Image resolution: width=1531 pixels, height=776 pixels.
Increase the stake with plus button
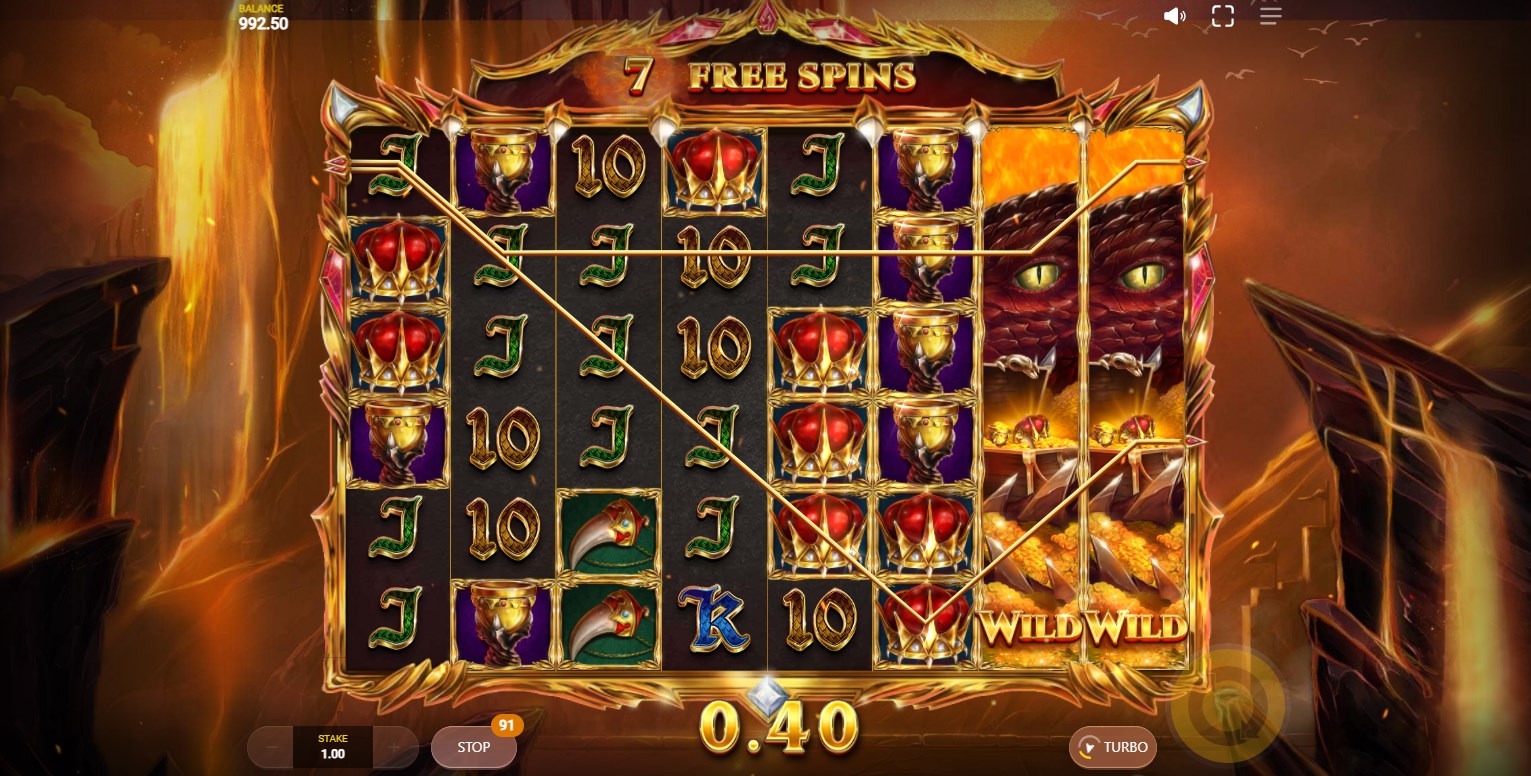[395, 747]
